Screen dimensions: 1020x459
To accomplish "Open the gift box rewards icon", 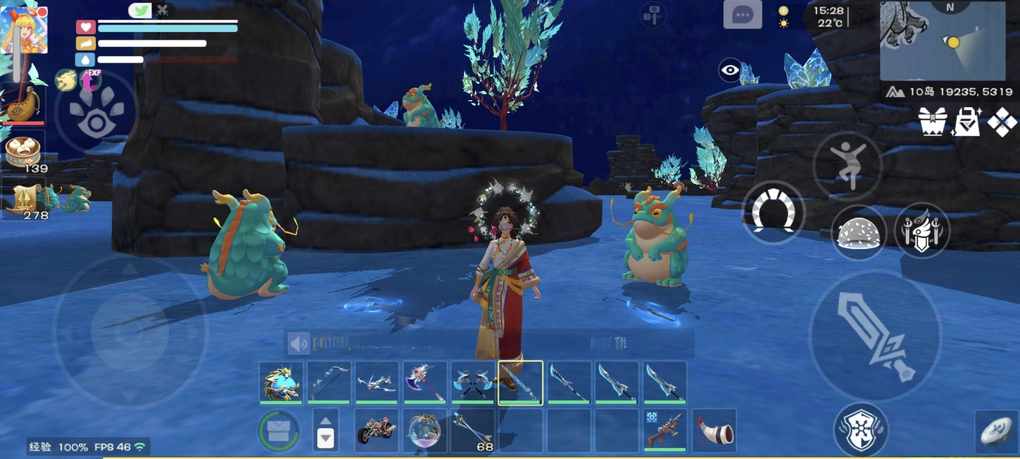I will pos(933,122).
